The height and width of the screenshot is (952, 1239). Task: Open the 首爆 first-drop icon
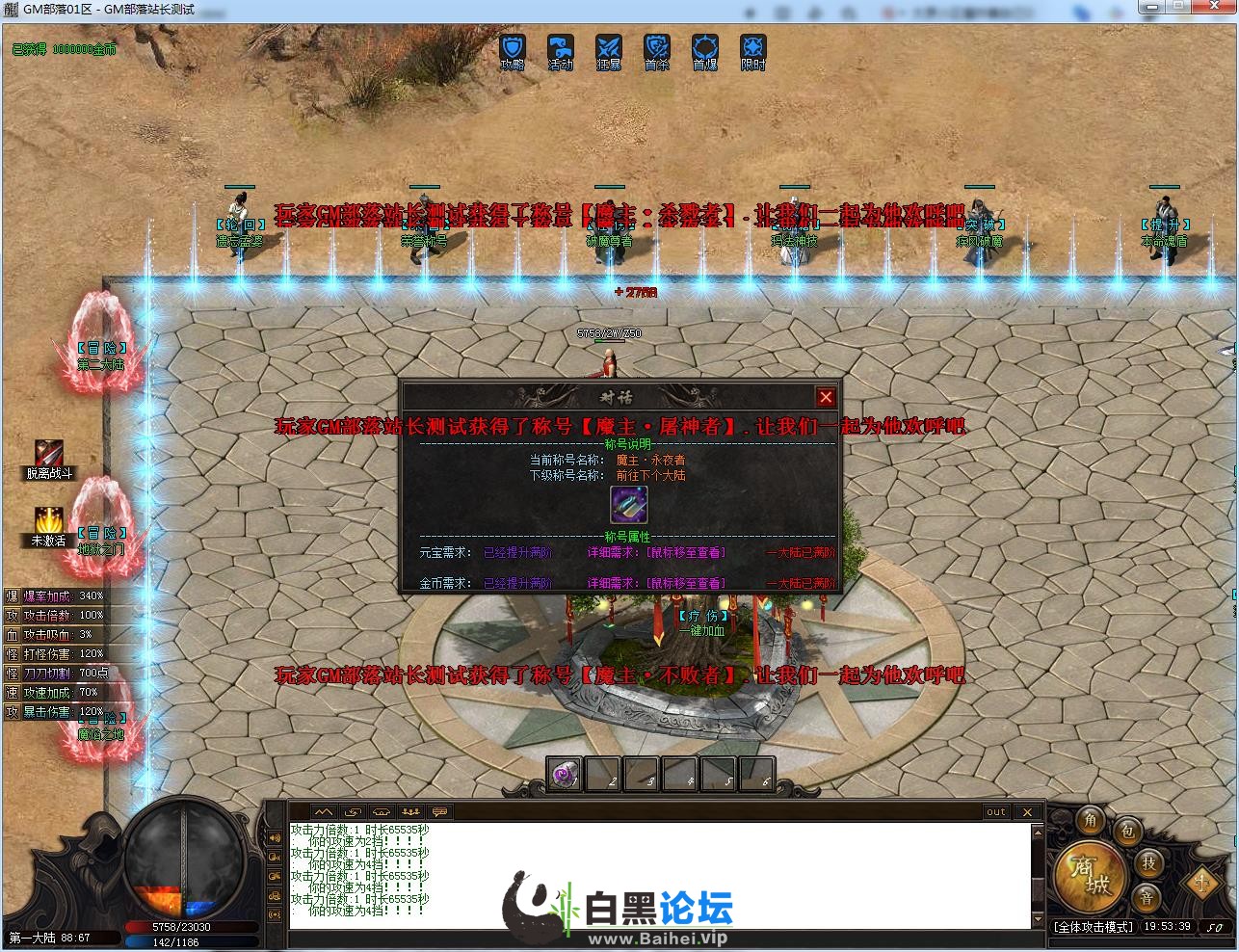(705, 49)
